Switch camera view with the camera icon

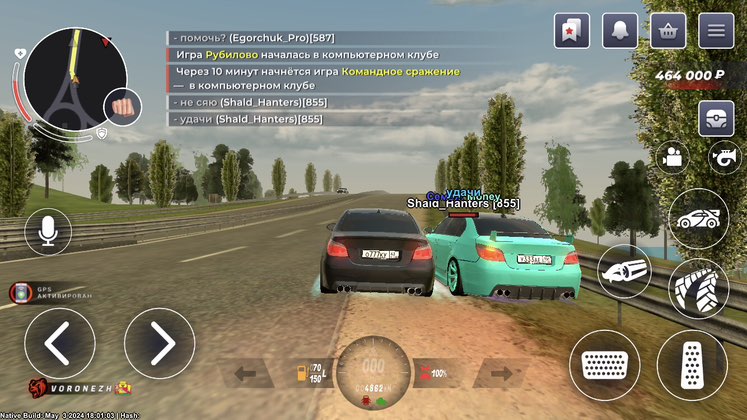point(672,156)
